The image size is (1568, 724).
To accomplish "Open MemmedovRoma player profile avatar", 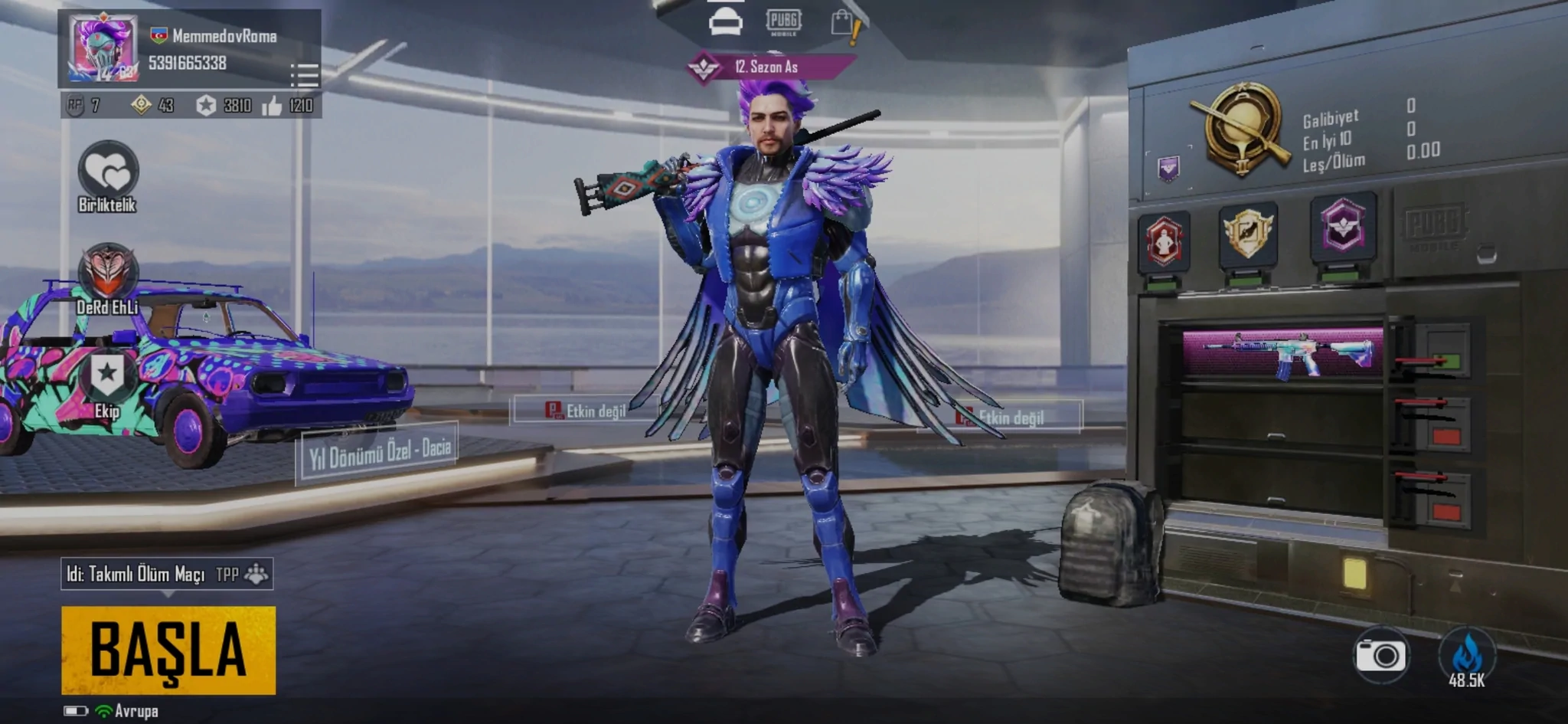I will pos(103,48).
